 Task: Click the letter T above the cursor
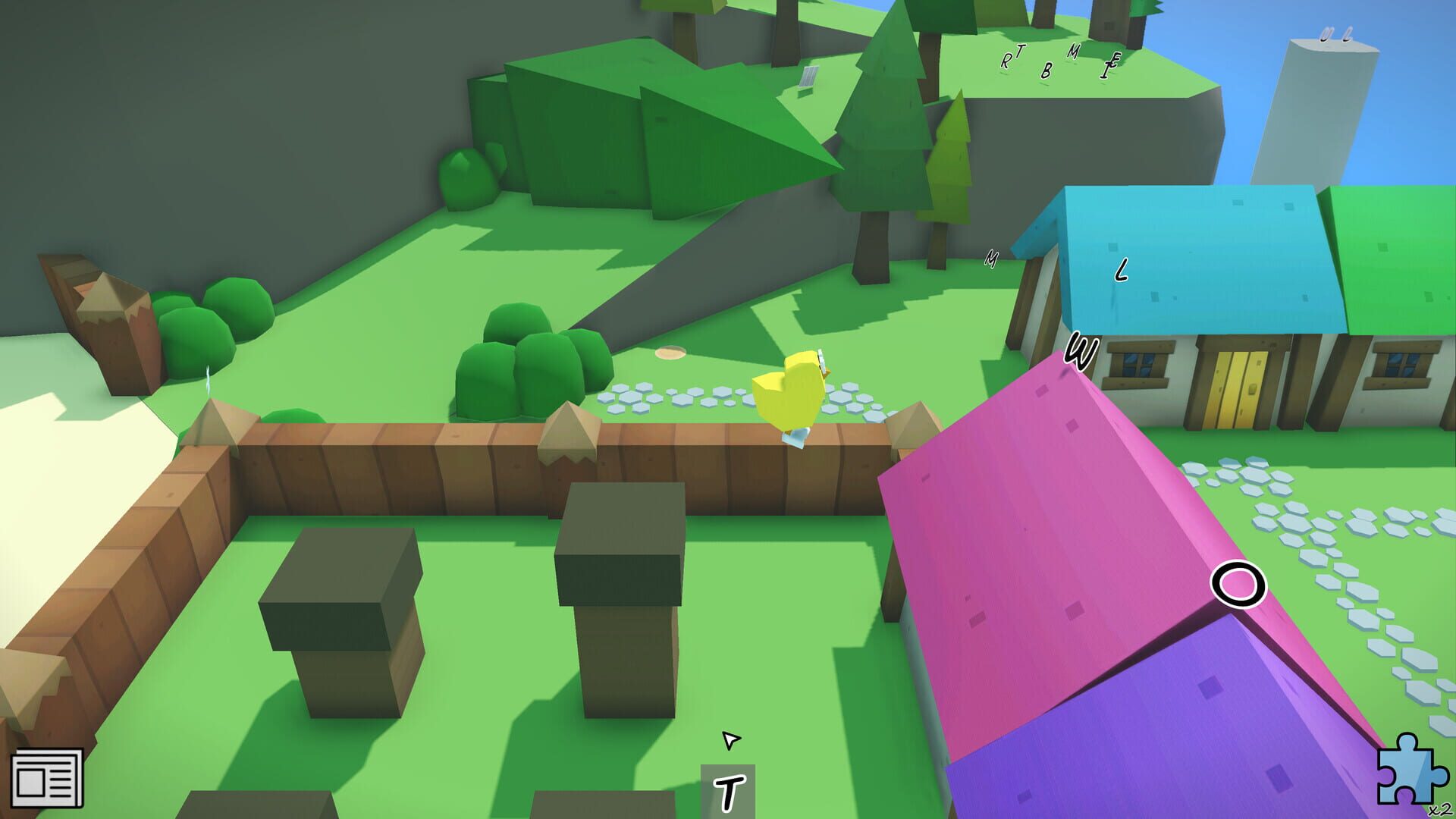click(x=731, y=793)
